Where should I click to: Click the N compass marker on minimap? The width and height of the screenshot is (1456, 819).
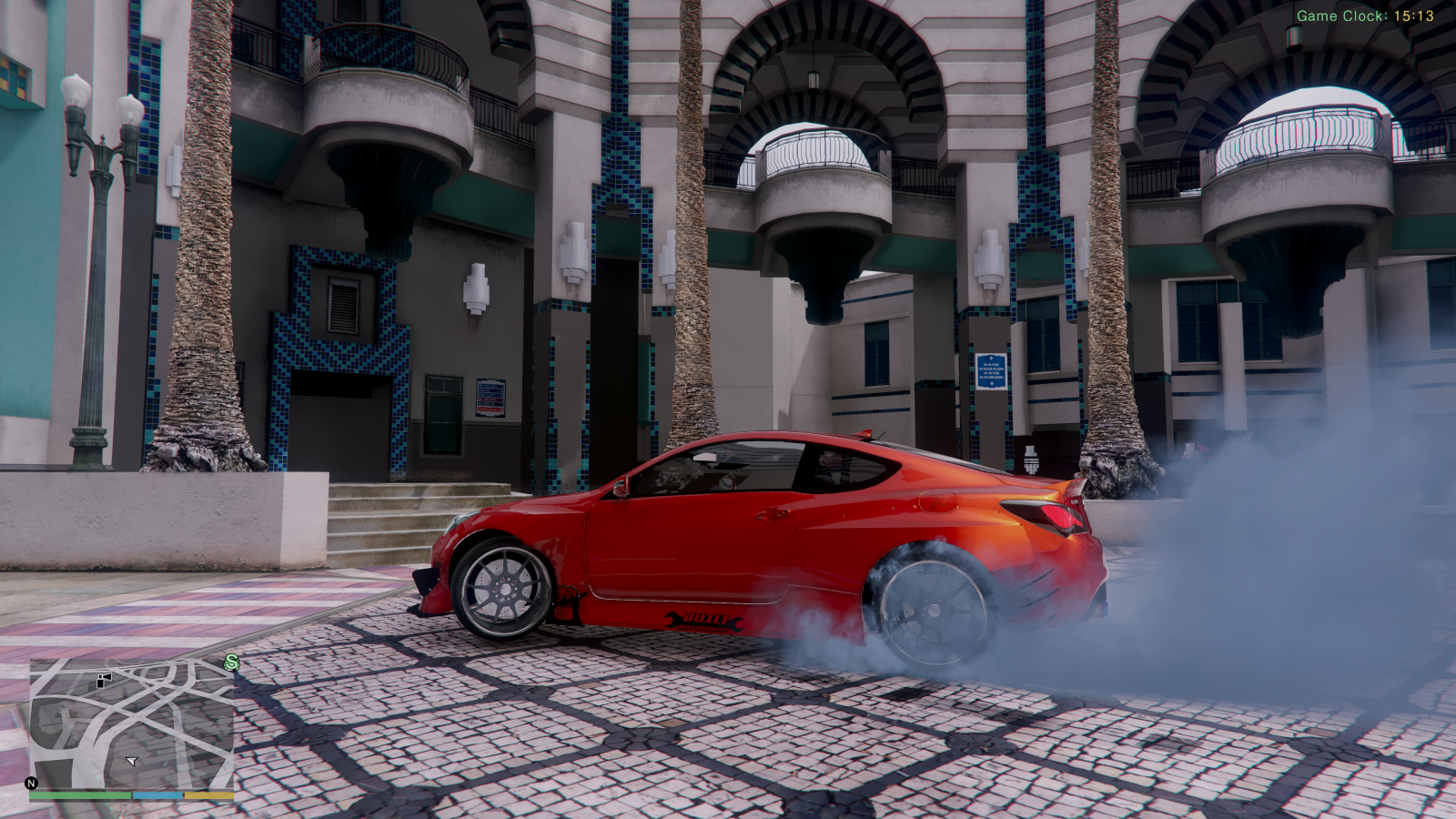pyautogui.click(x=33, y=783)
